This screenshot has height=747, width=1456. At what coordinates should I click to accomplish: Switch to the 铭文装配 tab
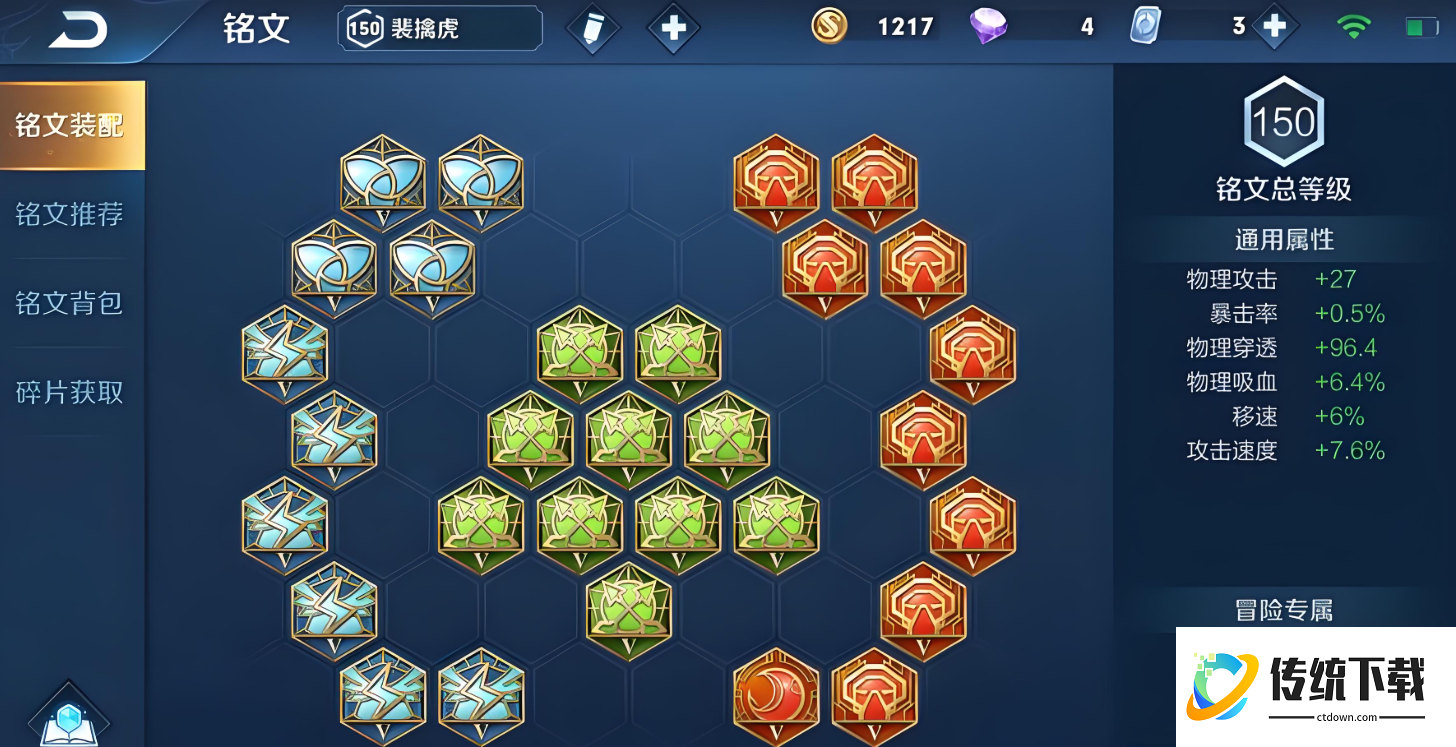click(70, 125)
